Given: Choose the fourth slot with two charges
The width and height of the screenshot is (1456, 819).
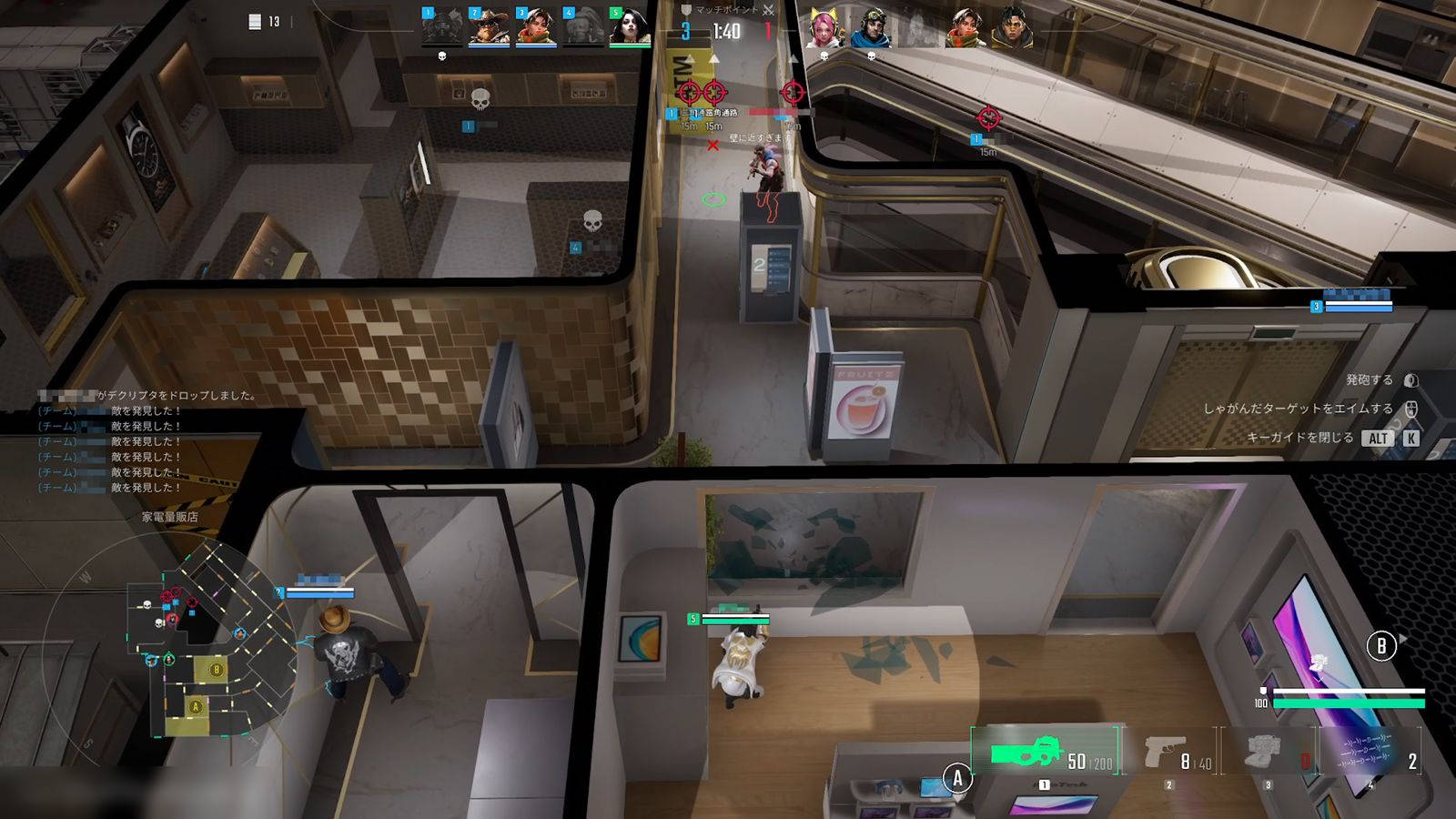Looking at the screenshot, I should coord(1370,753).
